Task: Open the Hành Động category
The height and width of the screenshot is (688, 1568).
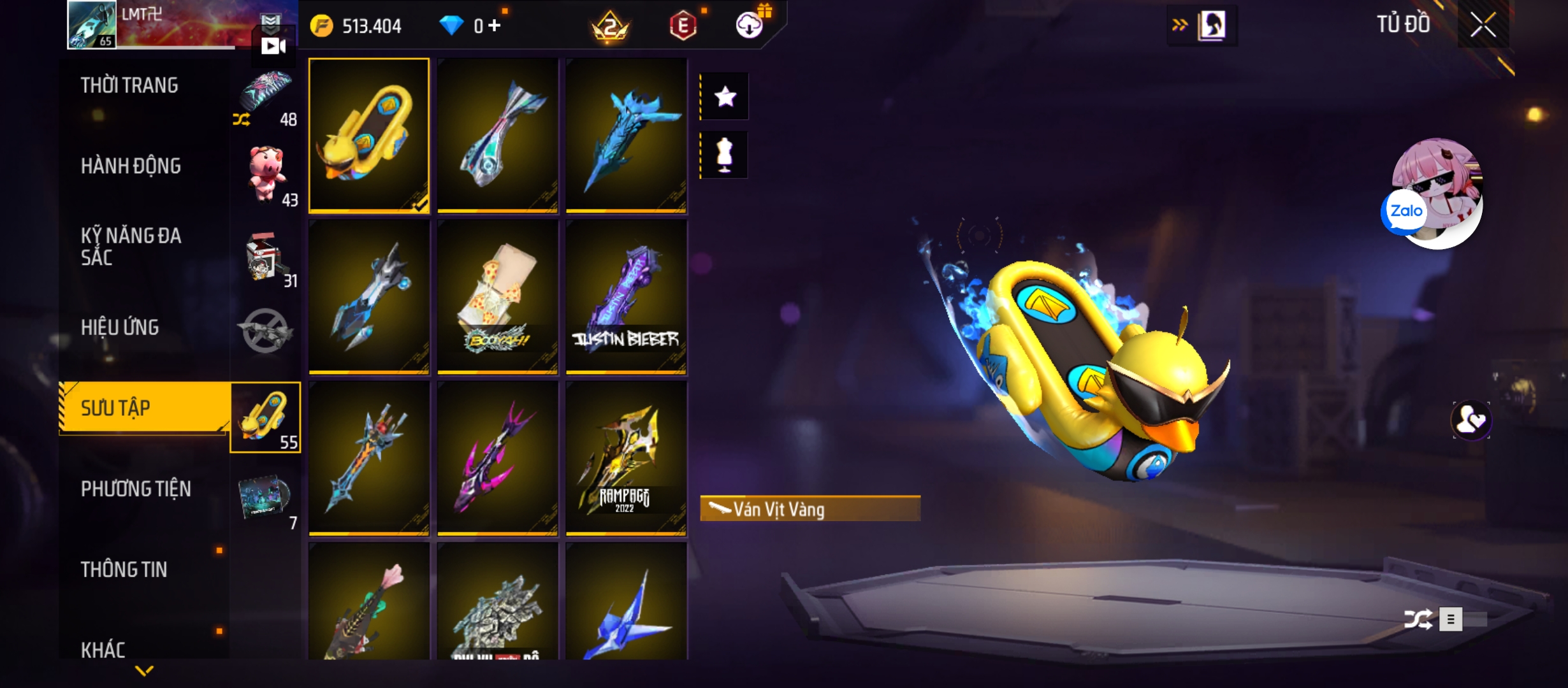Action: point(131,166)
